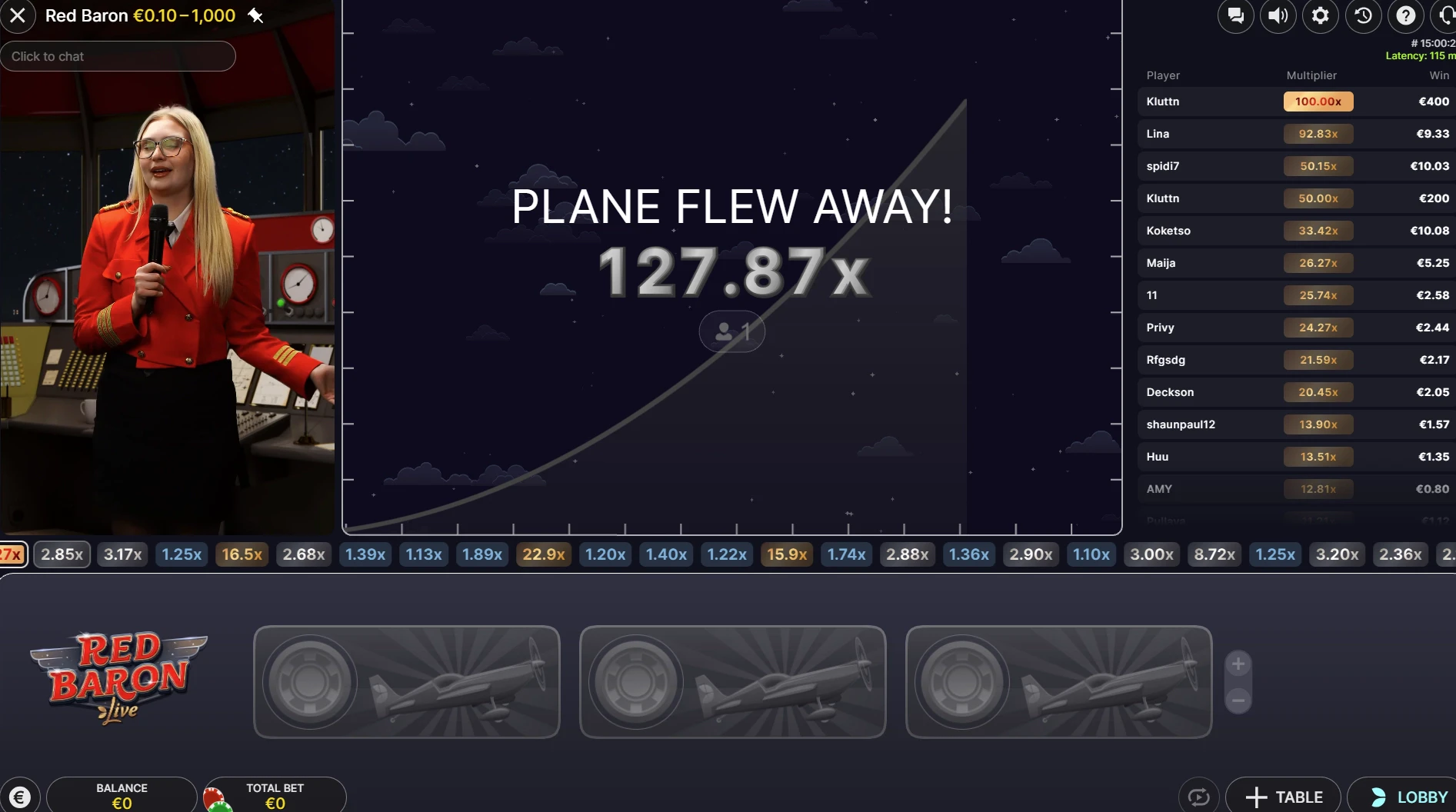1456x812 pixels.
Task: Type a message in Click to chat field
Action: tap(118, 56)
